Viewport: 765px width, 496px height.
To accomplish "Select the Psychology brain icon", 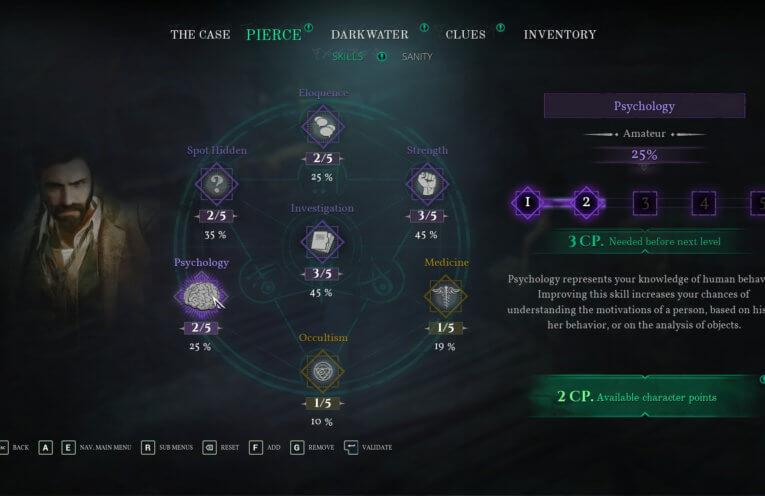I will point(200,296).
